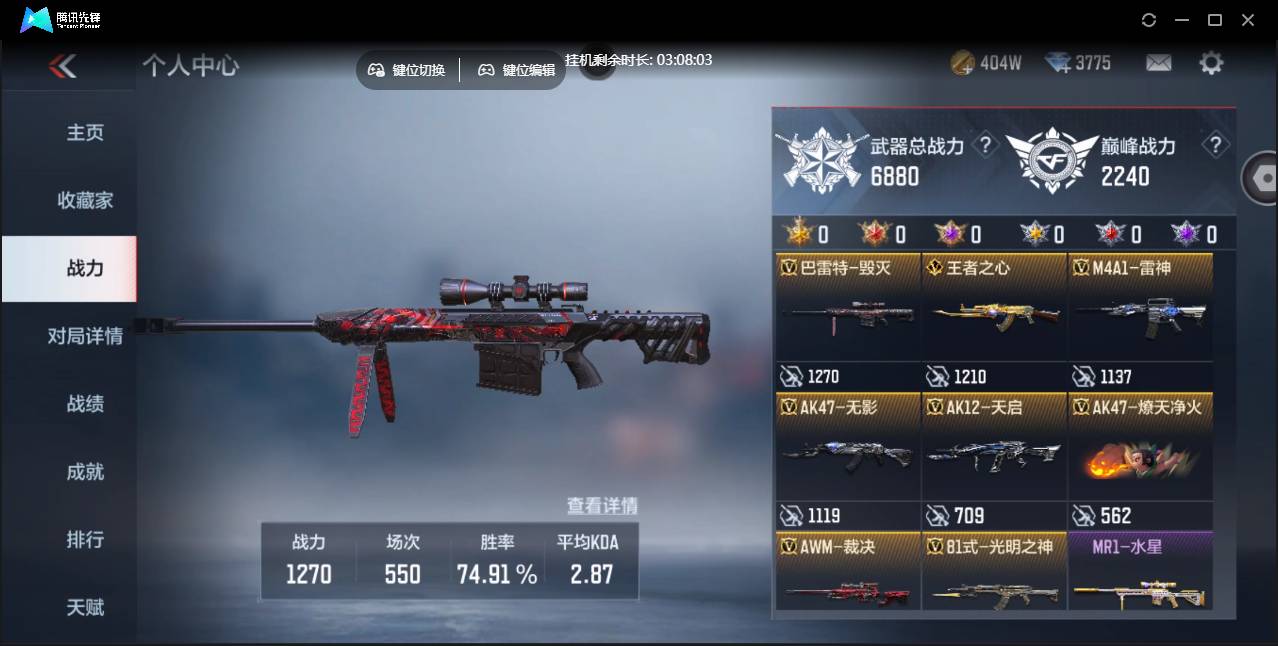Open the settings gear icon

(x=1211, y=63)
